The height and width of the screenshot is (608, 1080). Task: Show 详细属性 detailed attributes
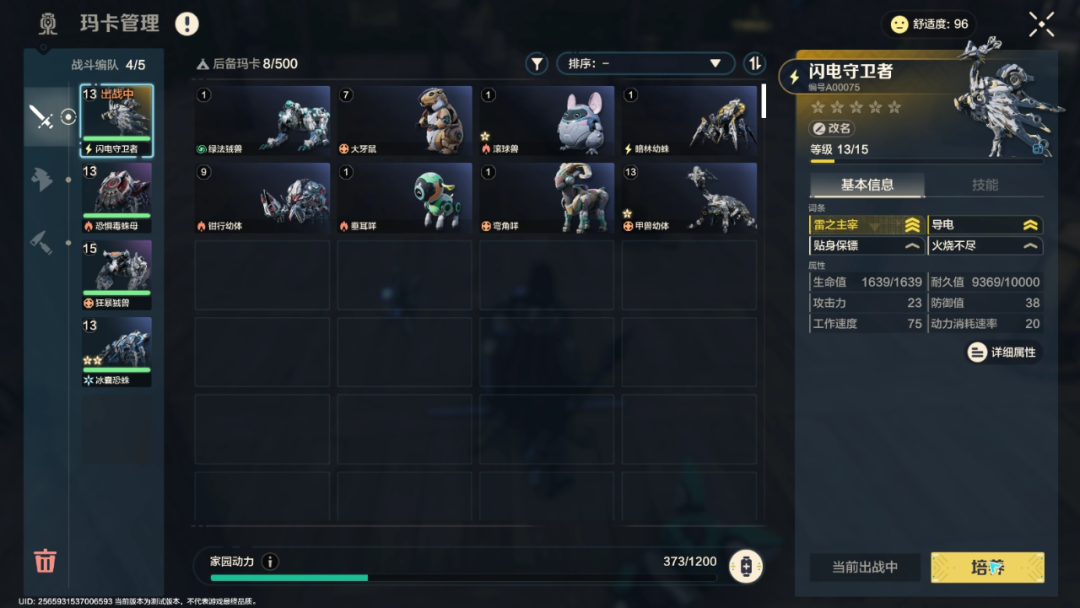coord(1003,352)
